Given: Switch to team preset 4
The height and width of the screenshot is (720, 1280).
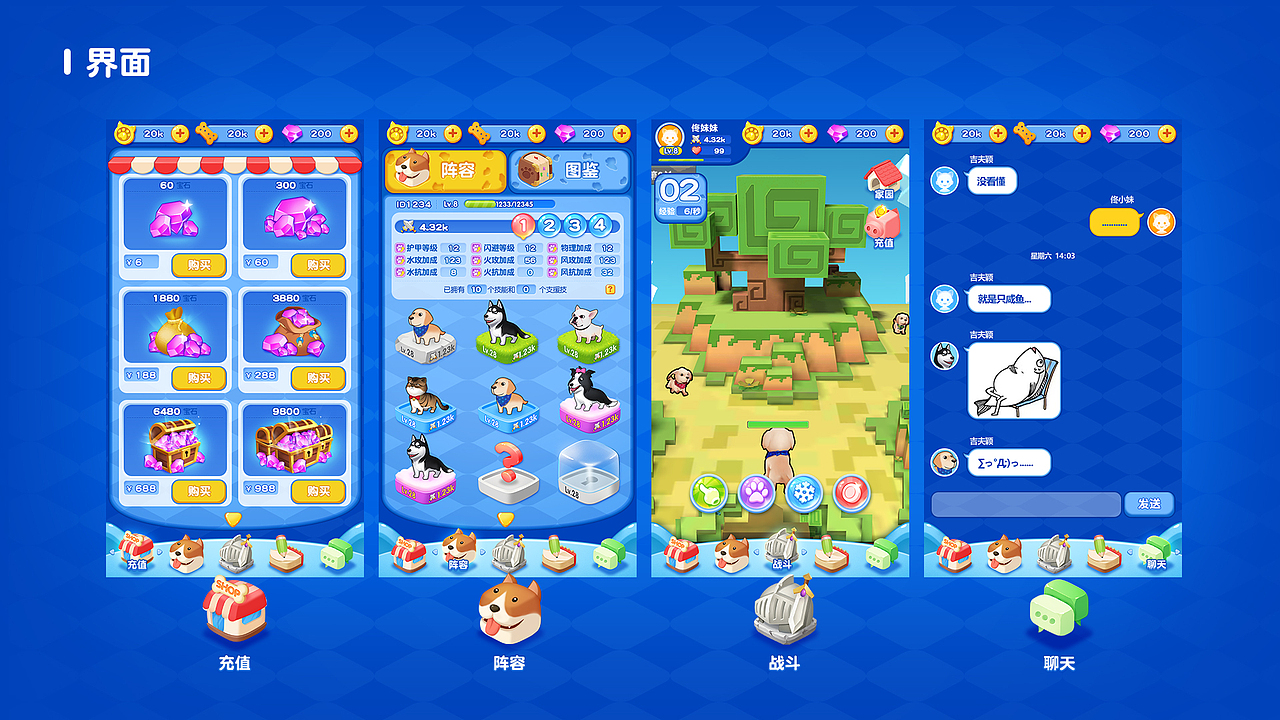Looking at the screenshot, I should (598, 227).
